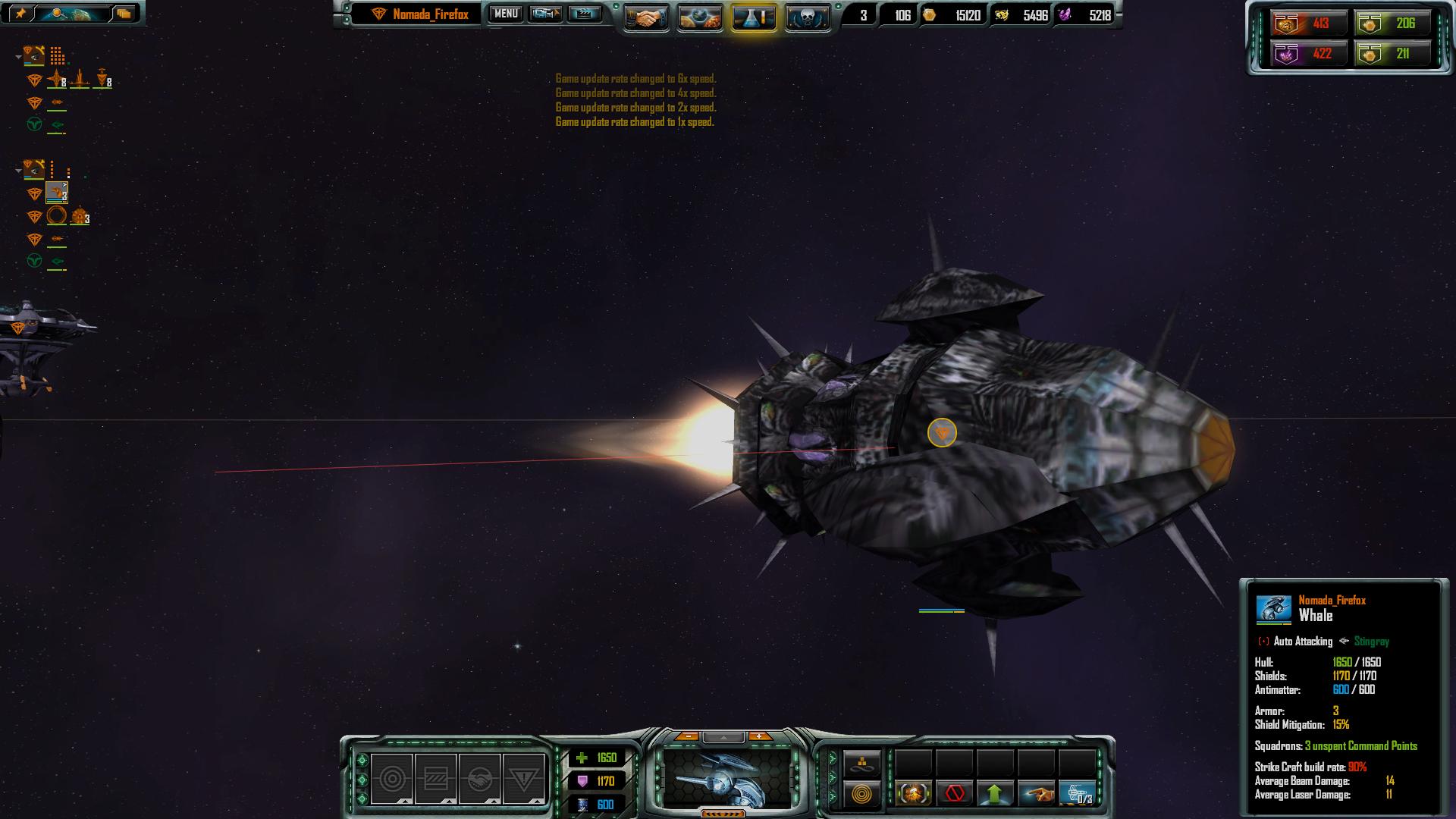Click the cinematic camera icon button
This screenshot has height=819, width=1456.
click(545, 14)
